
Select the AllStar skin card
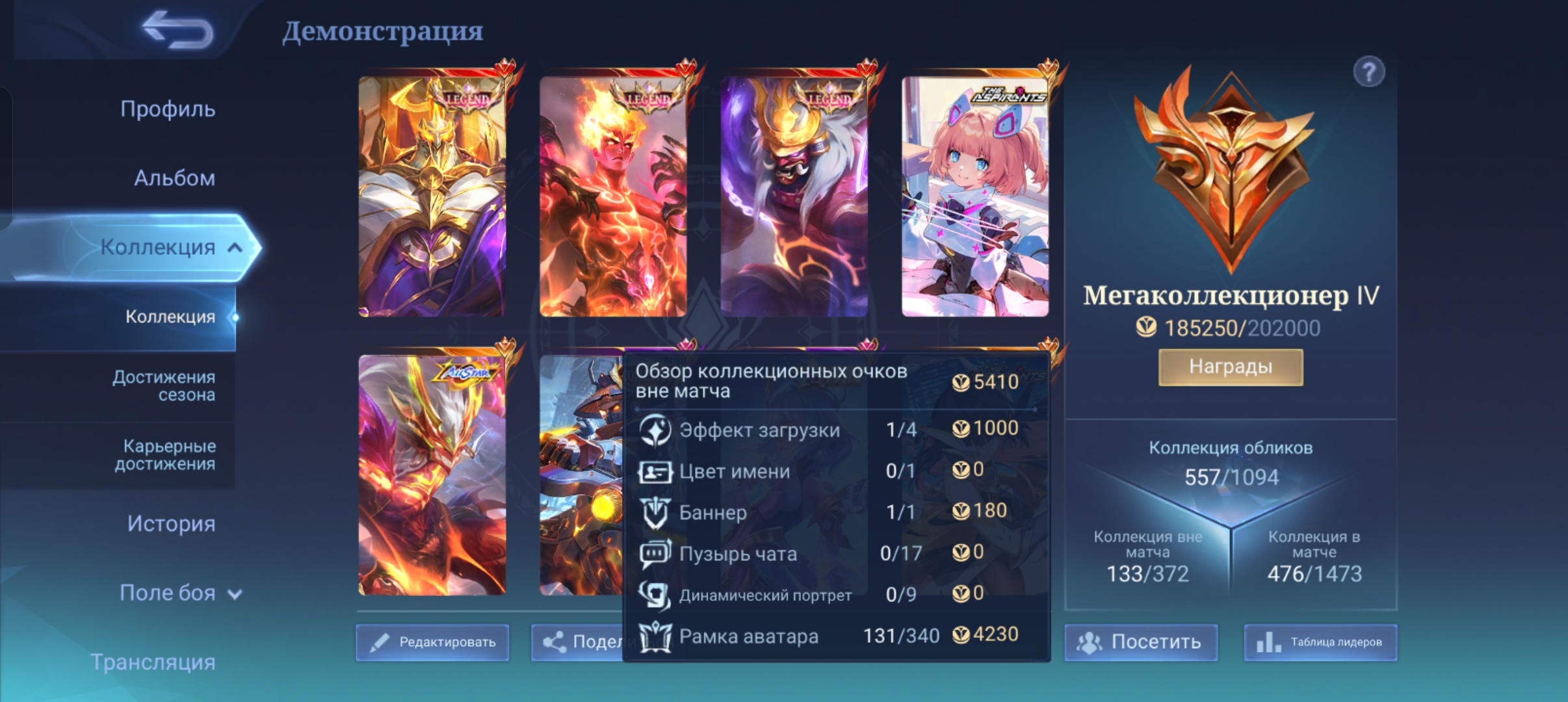pos(432,474)
